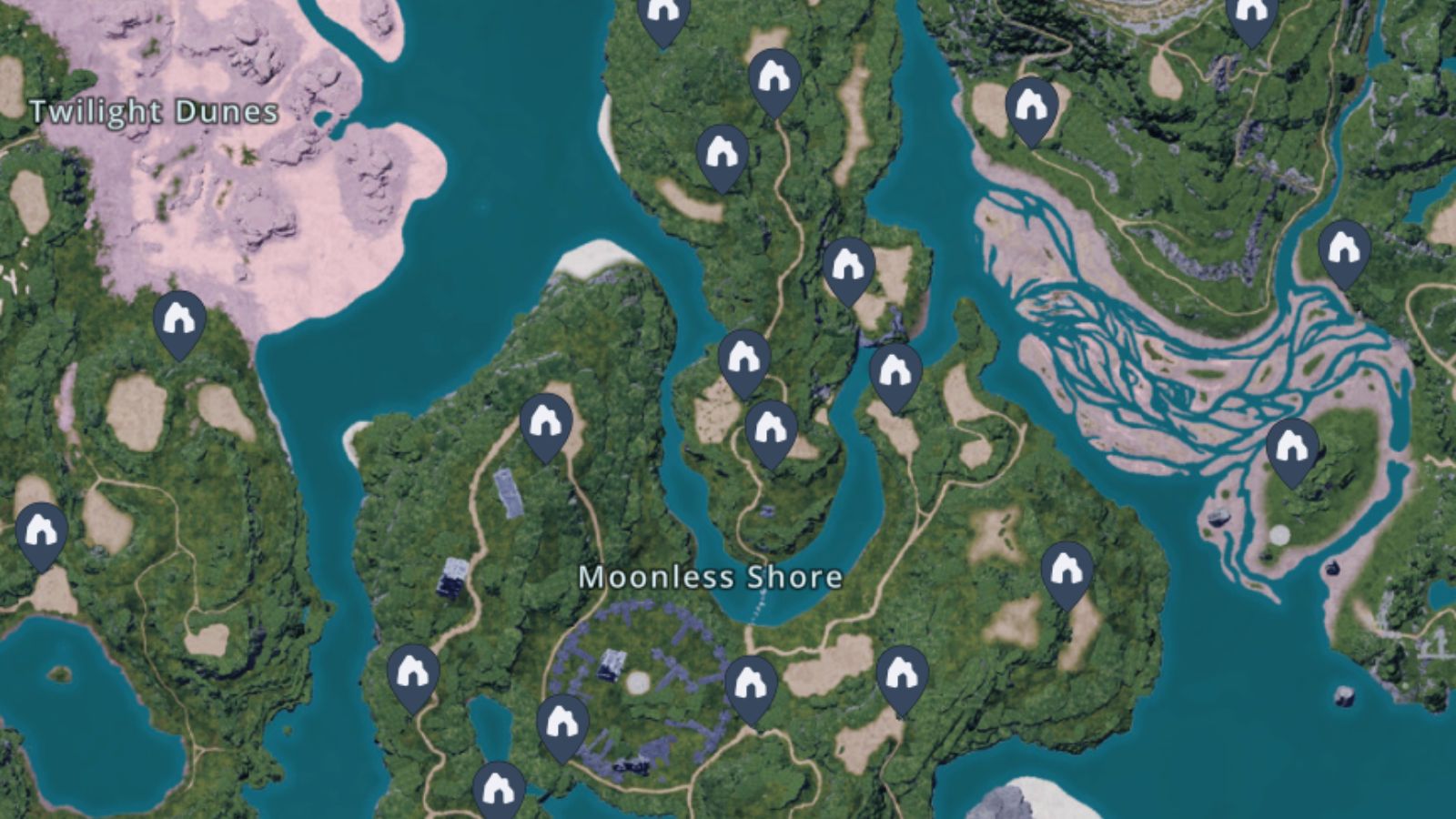Click the Twilight Dunes region label
Viewport: 1456px width, 819px height.
[x=153, y=113]
